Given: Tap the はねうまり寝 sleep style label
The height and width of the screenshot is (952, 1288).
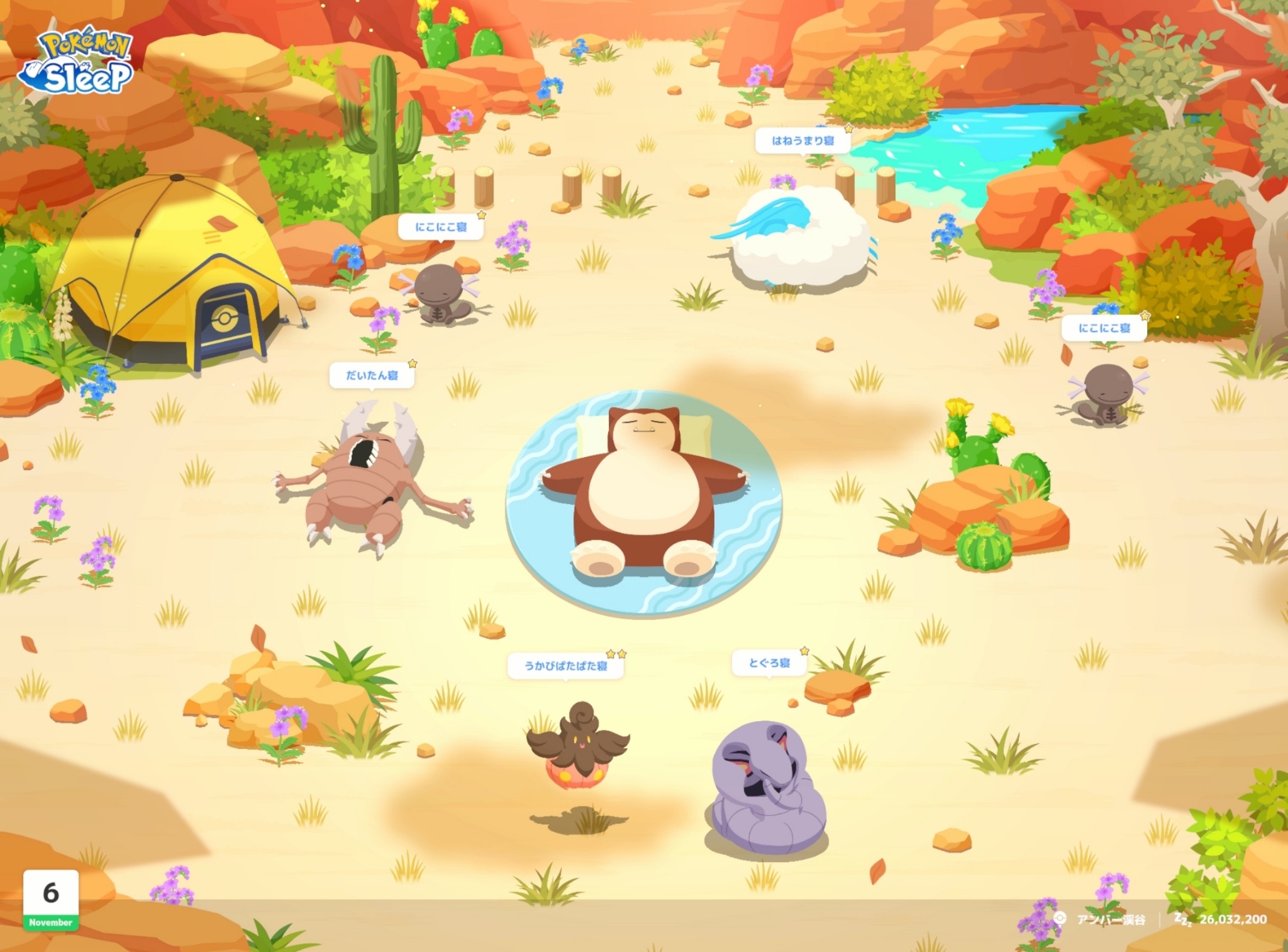Looking at the screenshot, I should (x=802, y=141).
